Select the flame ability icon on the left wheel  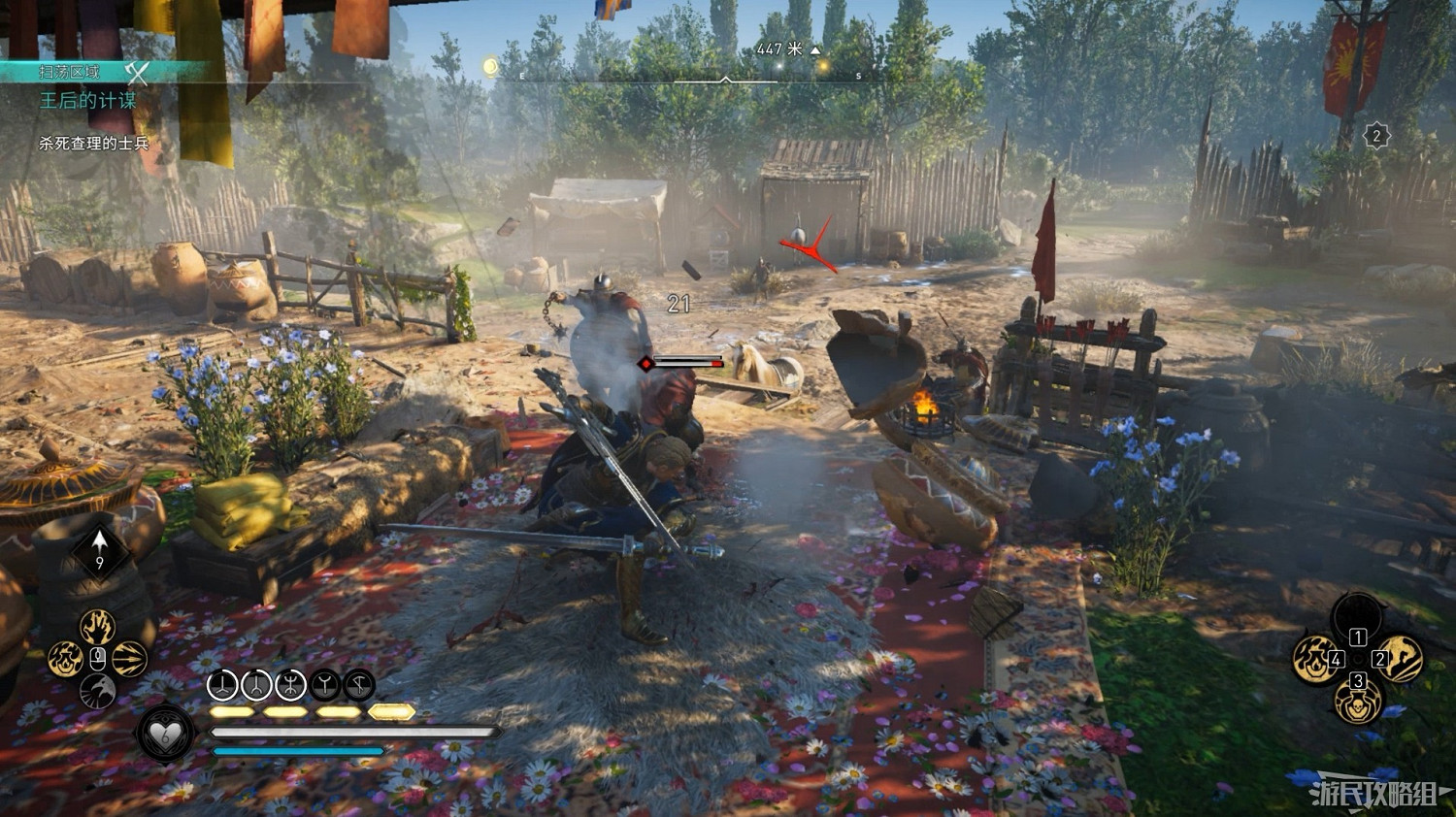[65, 660]
